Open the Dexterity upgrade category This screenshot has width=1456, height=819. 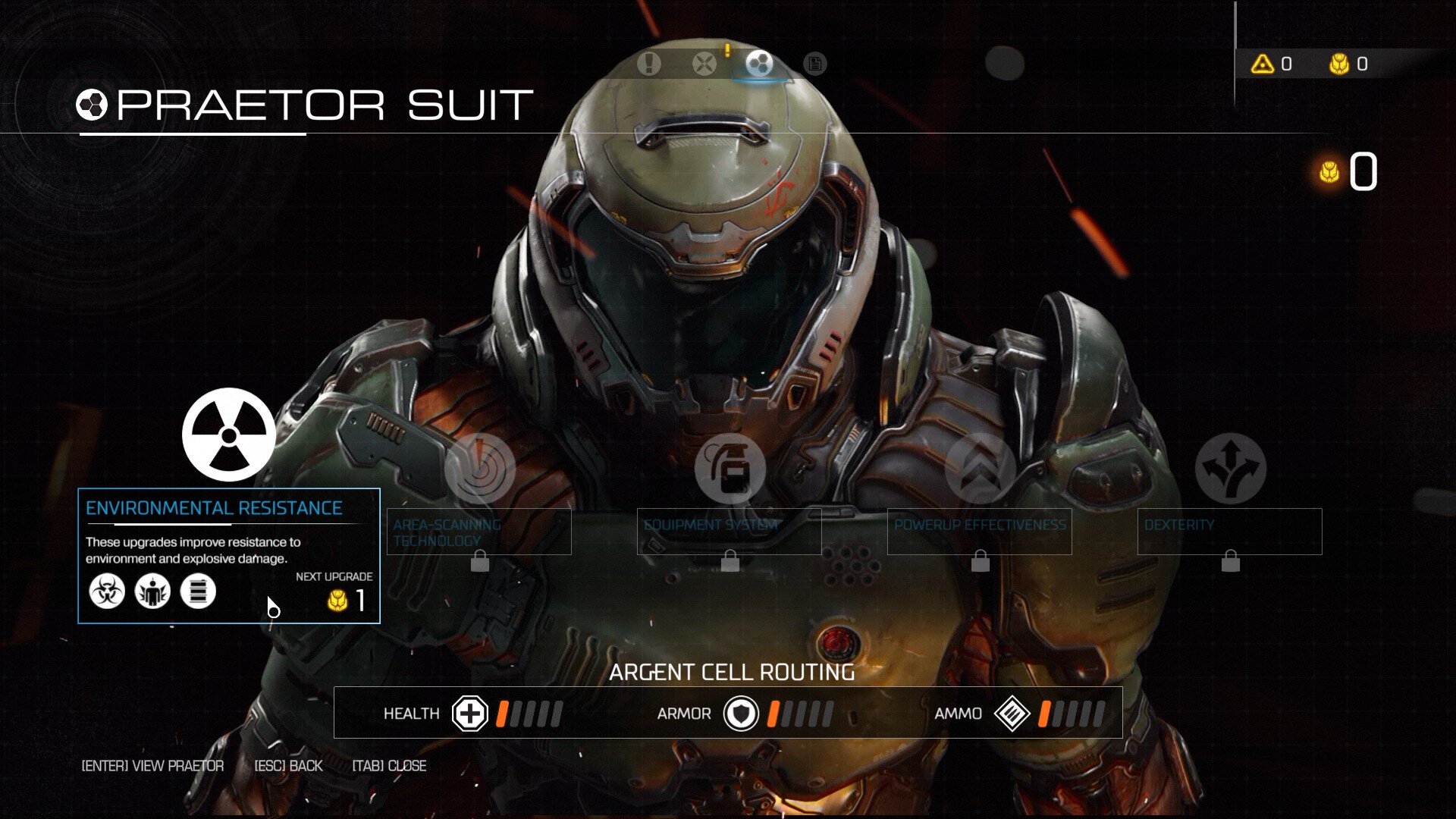[1230, 469]
